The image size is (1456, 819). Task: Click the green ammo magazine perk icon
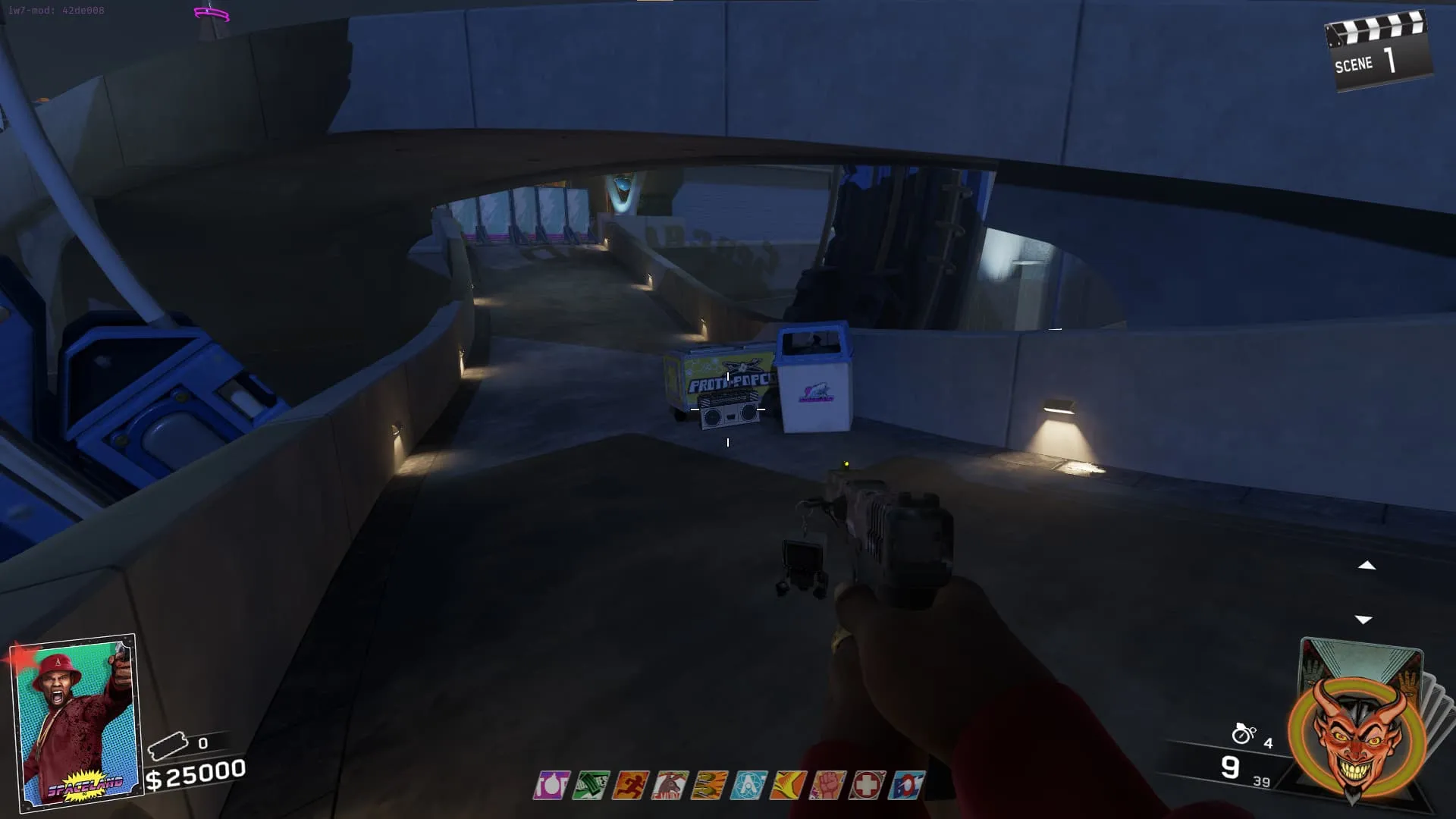tap(591, 786)
